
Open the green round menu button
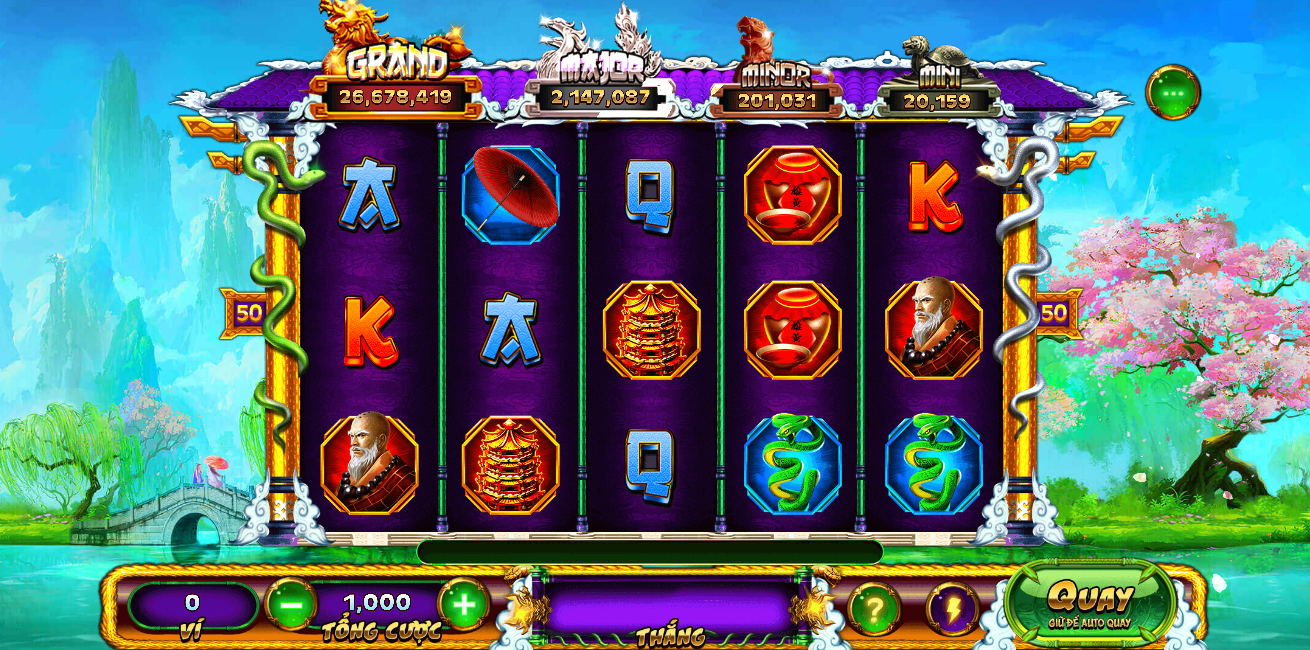click(1172, 93)
